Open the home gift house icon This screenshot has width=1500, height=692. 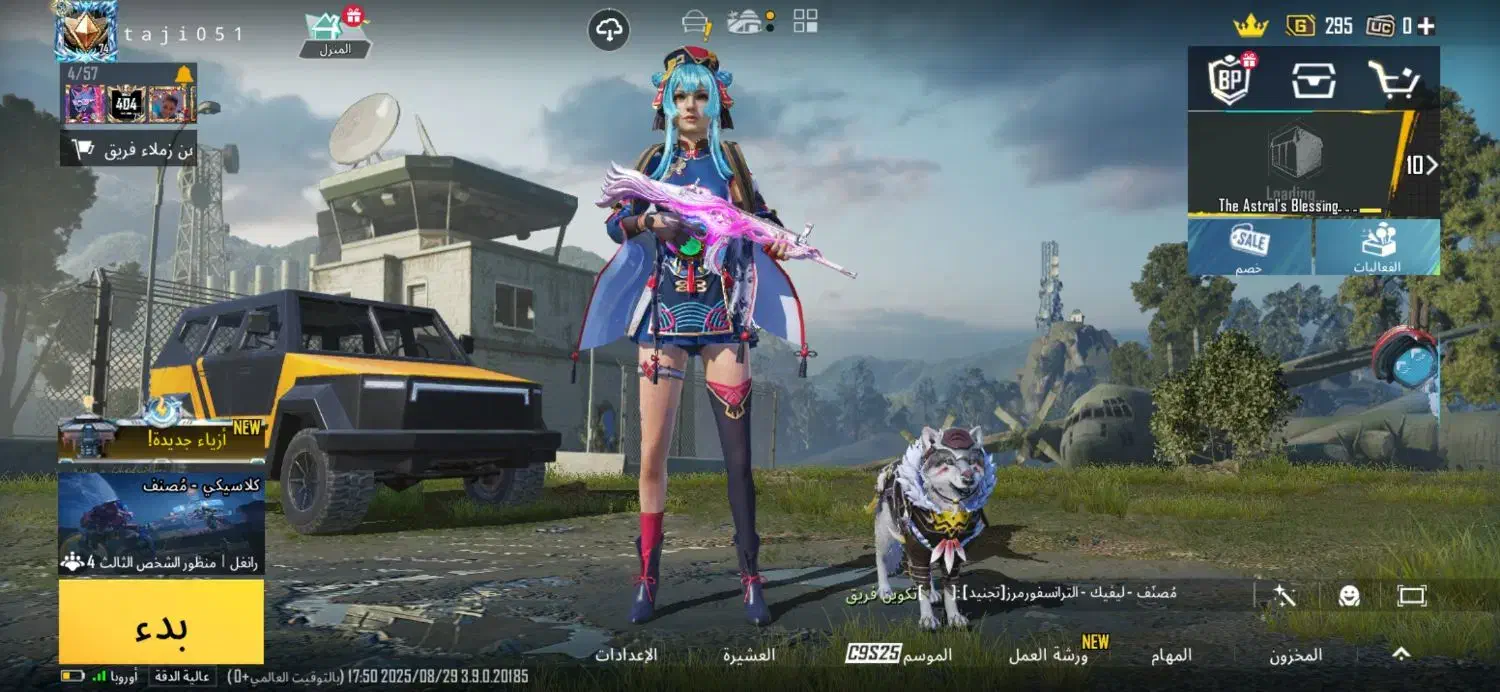coord(336,33)
